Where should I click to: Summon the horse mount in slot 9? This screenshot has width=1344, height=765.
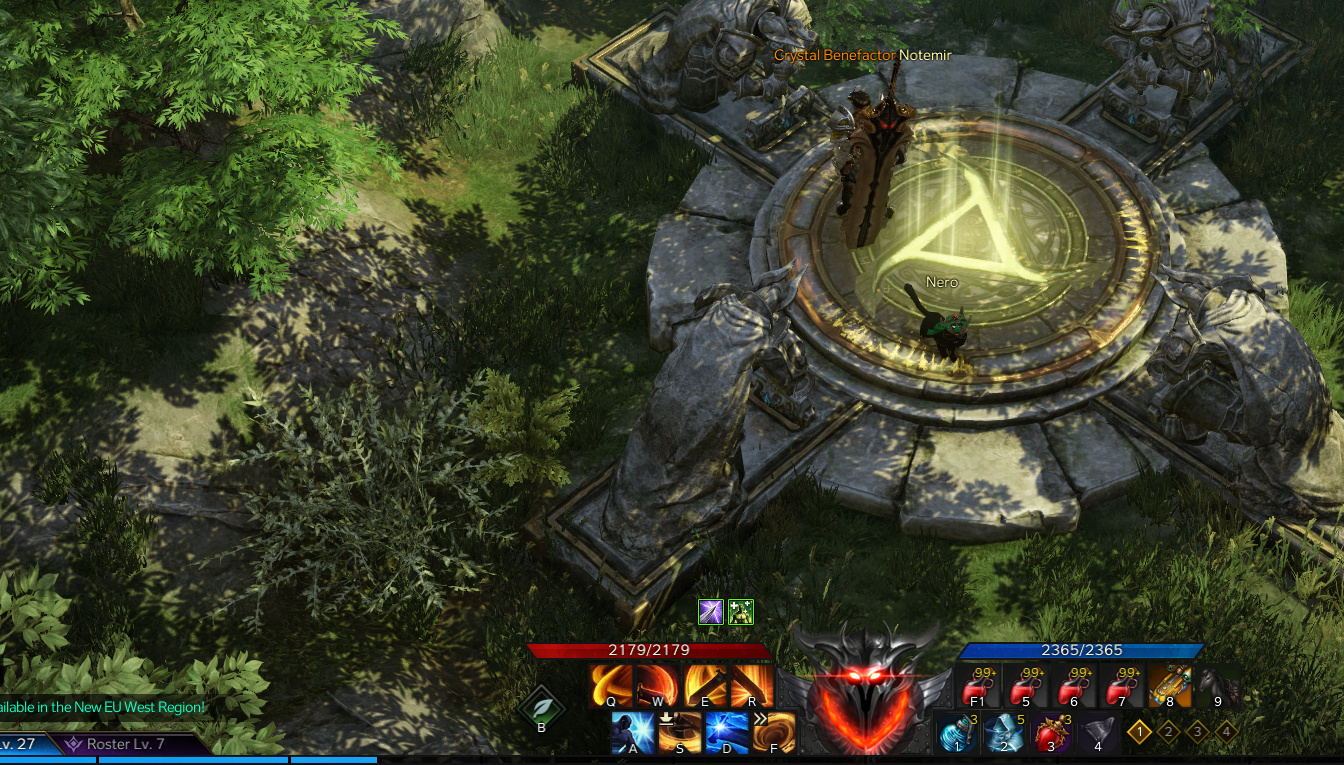tap(1218, 686)
